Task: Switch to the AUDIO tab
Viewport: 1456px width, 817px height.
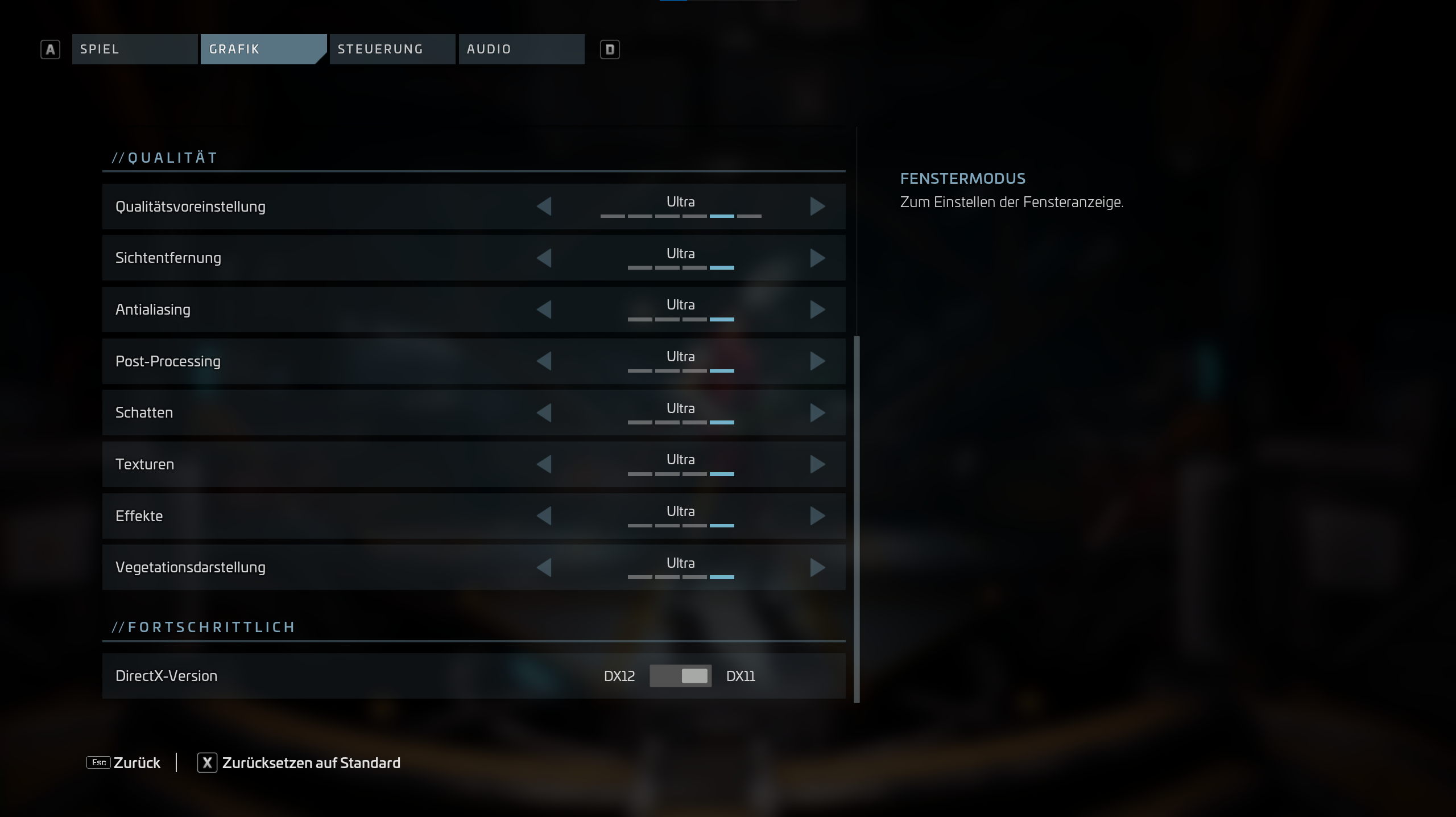Action: 521,49
